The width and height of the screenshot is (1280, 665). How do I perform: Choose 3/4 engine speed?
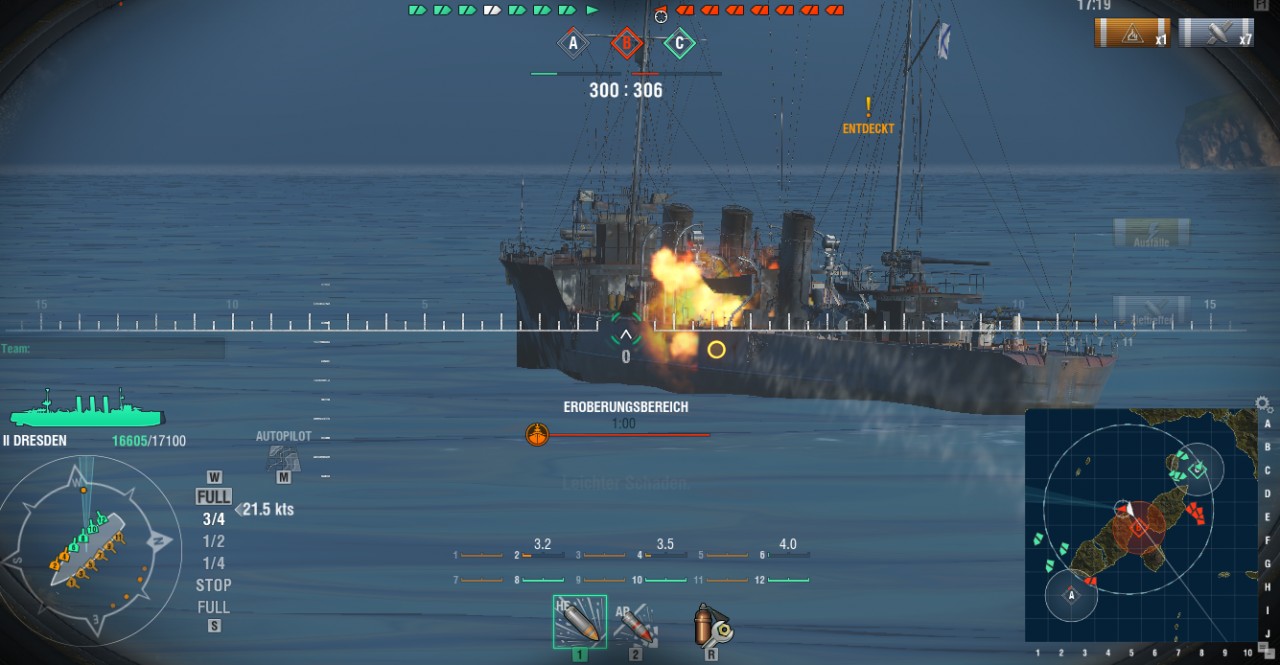[x=214, y=519]
